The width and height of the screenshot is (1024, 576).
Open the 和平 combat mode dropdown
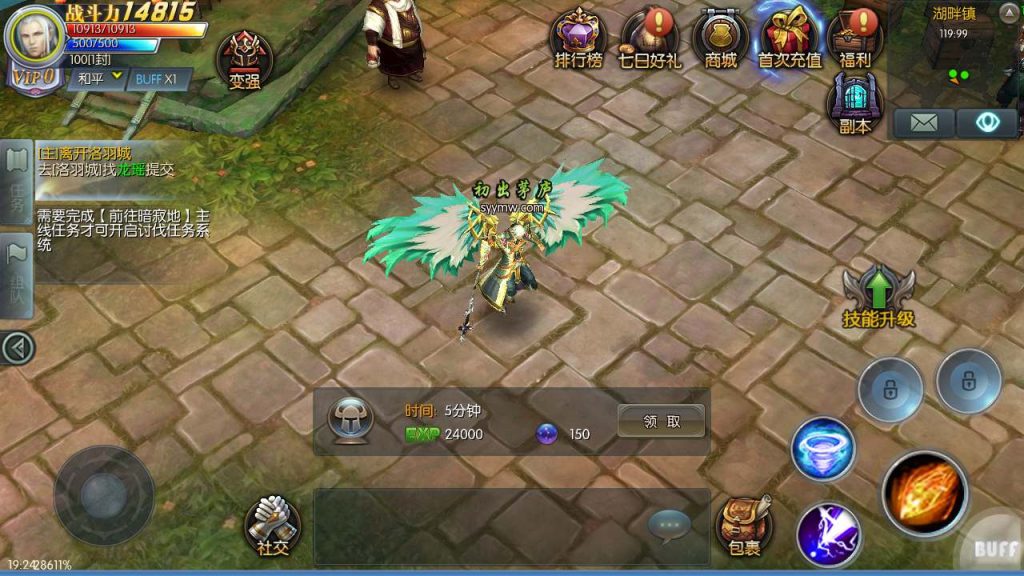click(x=96, y=78)
